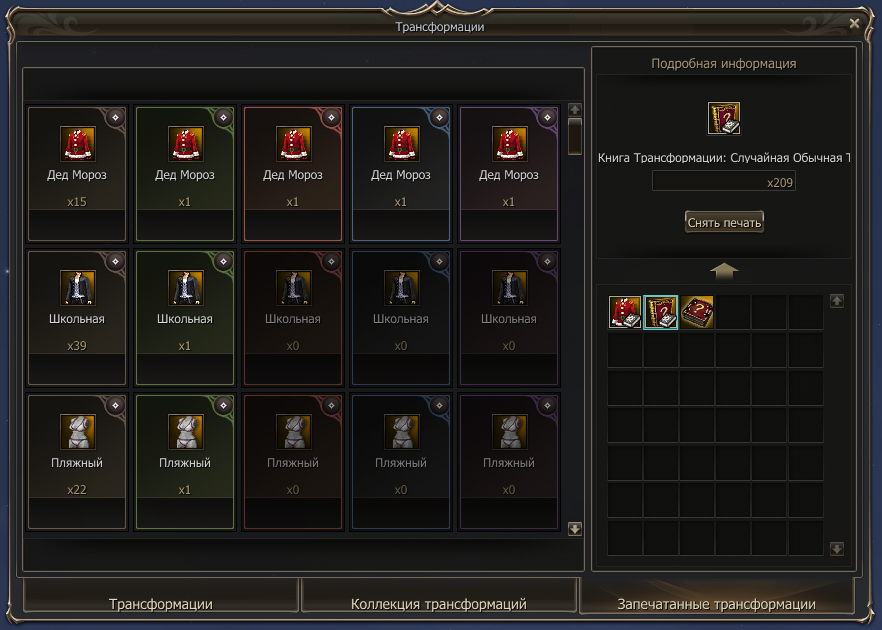Click the large up arrow above inventory

(724, 270)
